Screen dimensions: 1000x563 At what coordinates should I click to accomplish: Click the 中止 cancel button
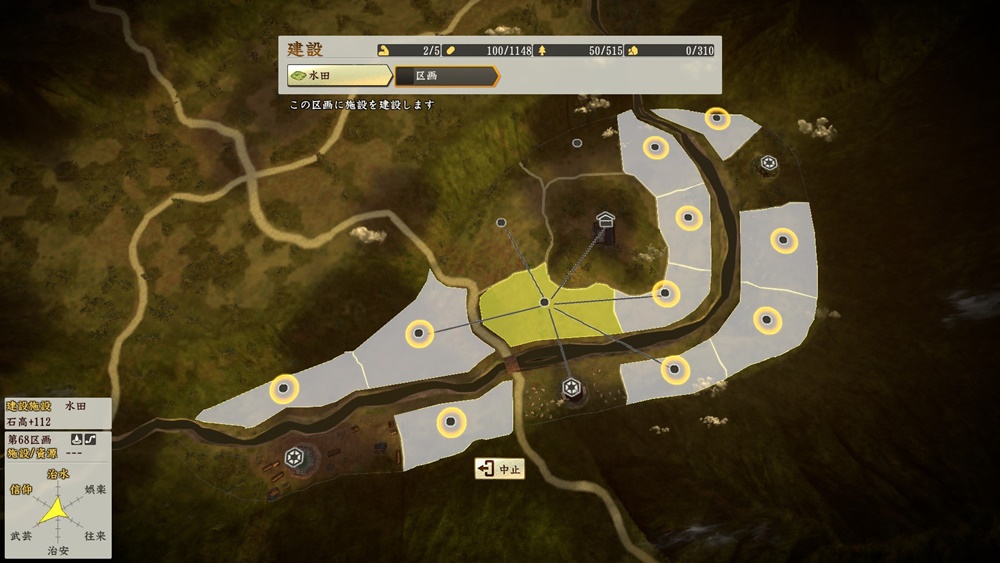click(499, 469)
